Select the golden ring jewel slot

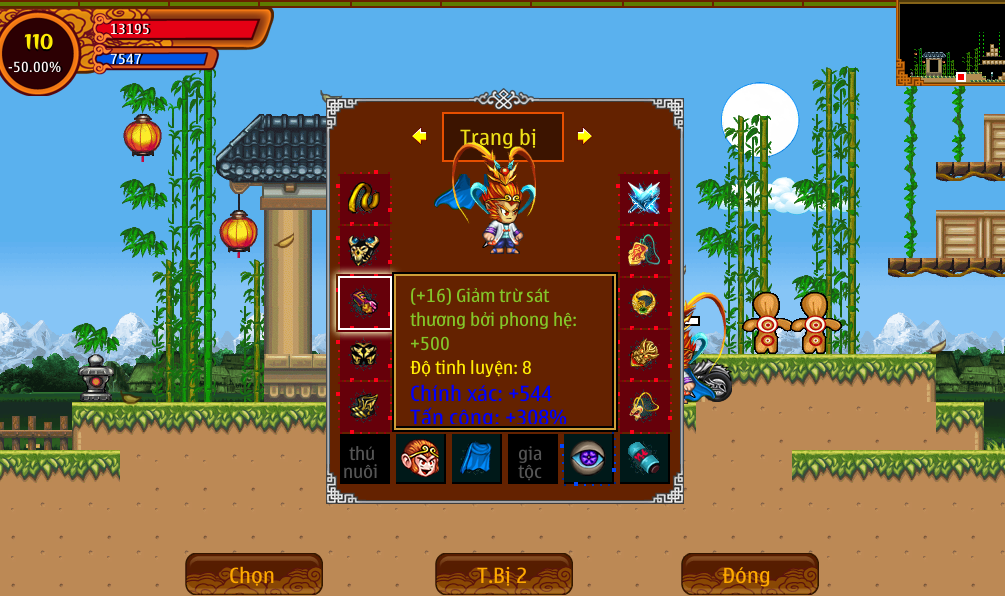[644, 303]
